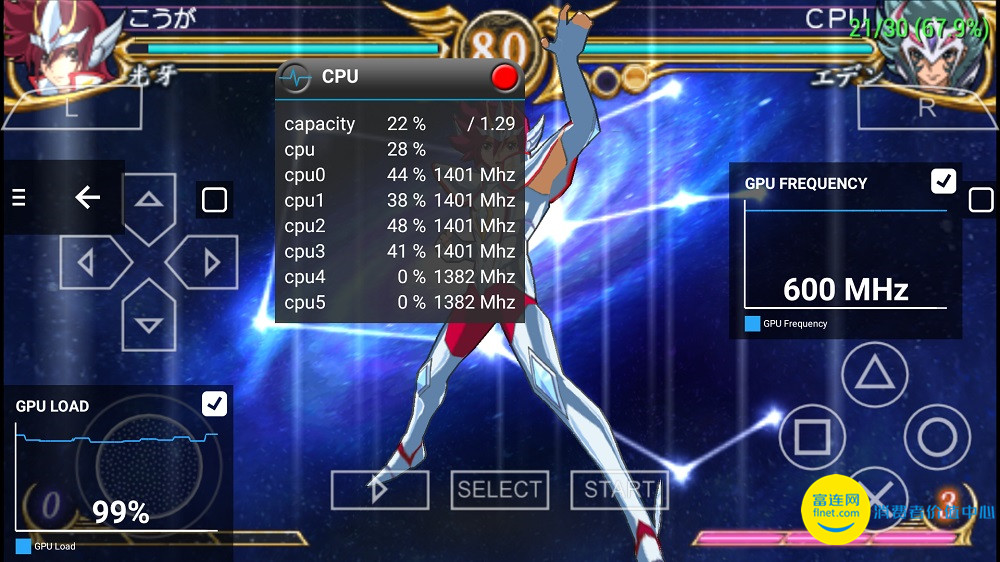The image size is (1000, 562).
Task: Tap the circle action button
Action: 937,437
